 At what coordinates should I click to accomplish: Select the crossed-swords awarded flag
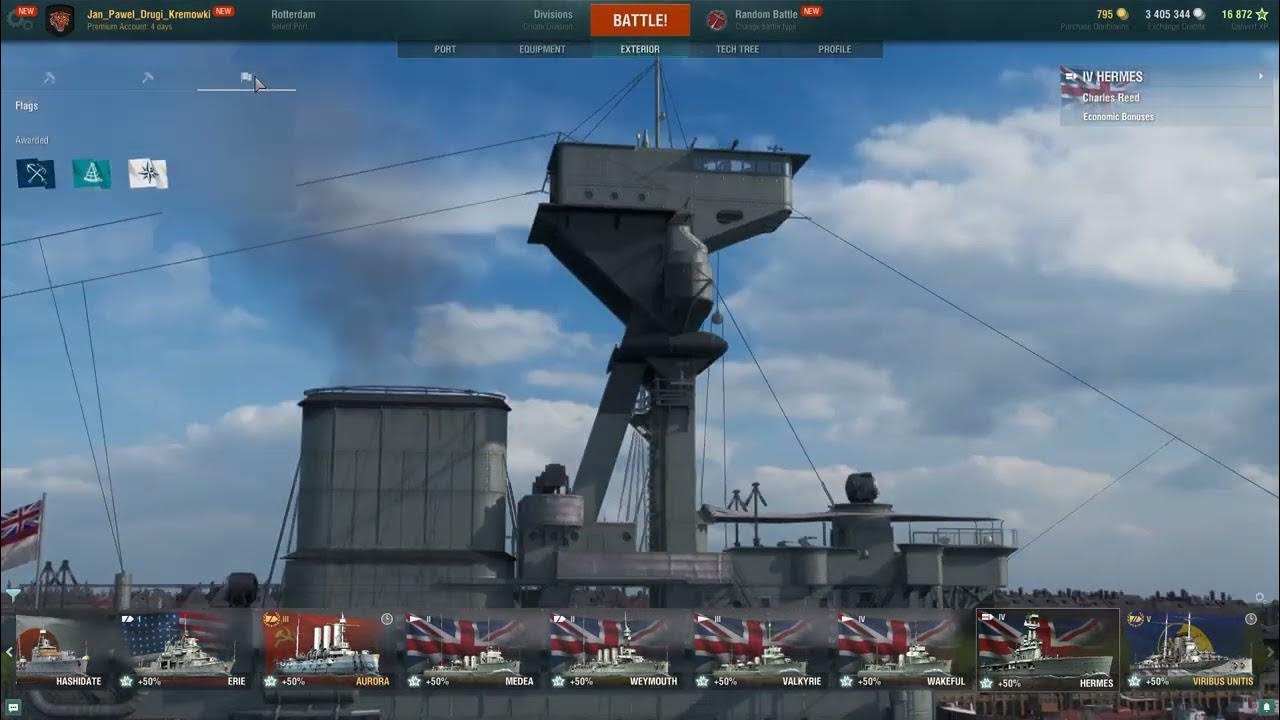click(35, 174)
